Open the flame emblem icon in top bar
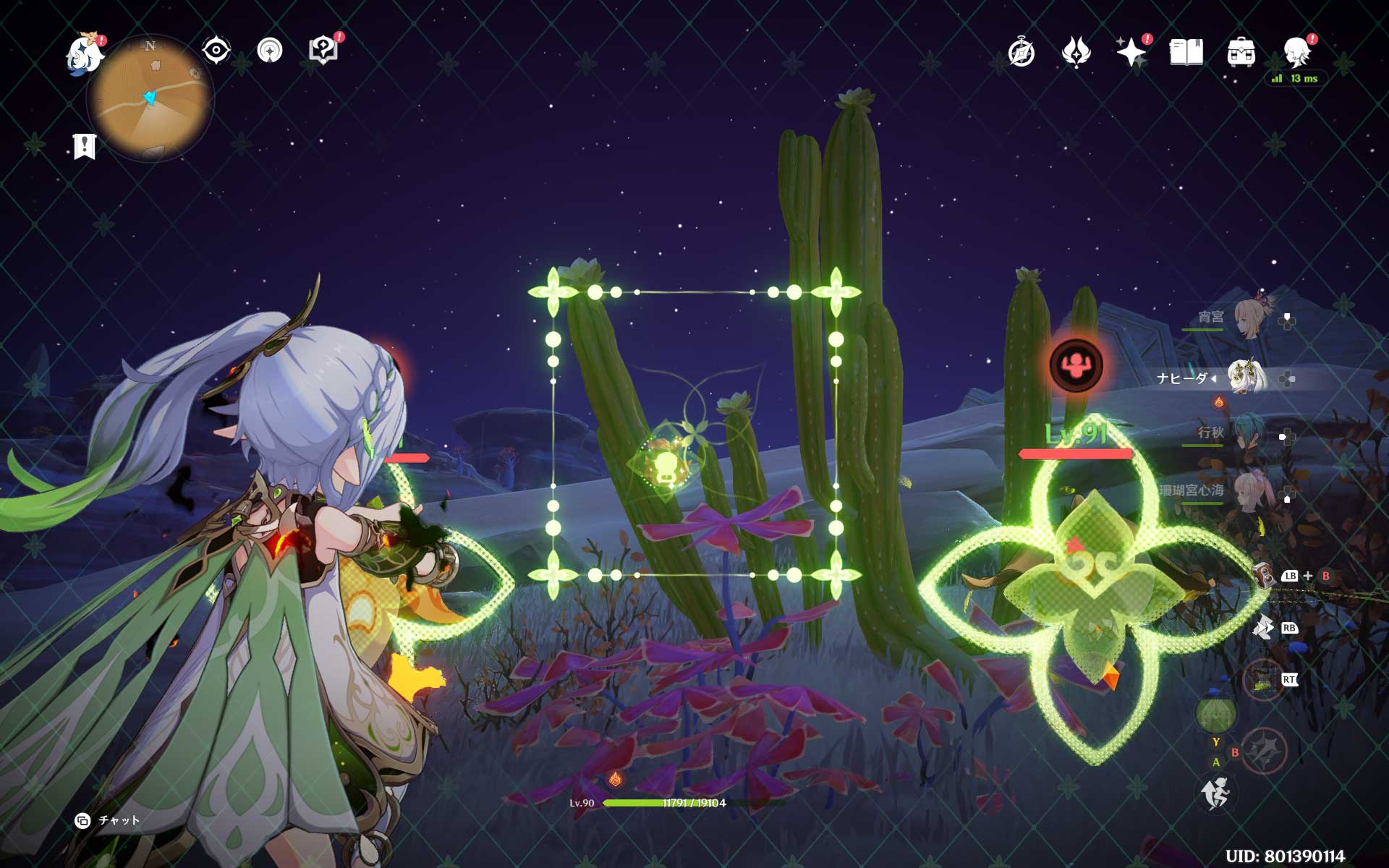Screen dimensions: 1389x868 pos(1076,52)
